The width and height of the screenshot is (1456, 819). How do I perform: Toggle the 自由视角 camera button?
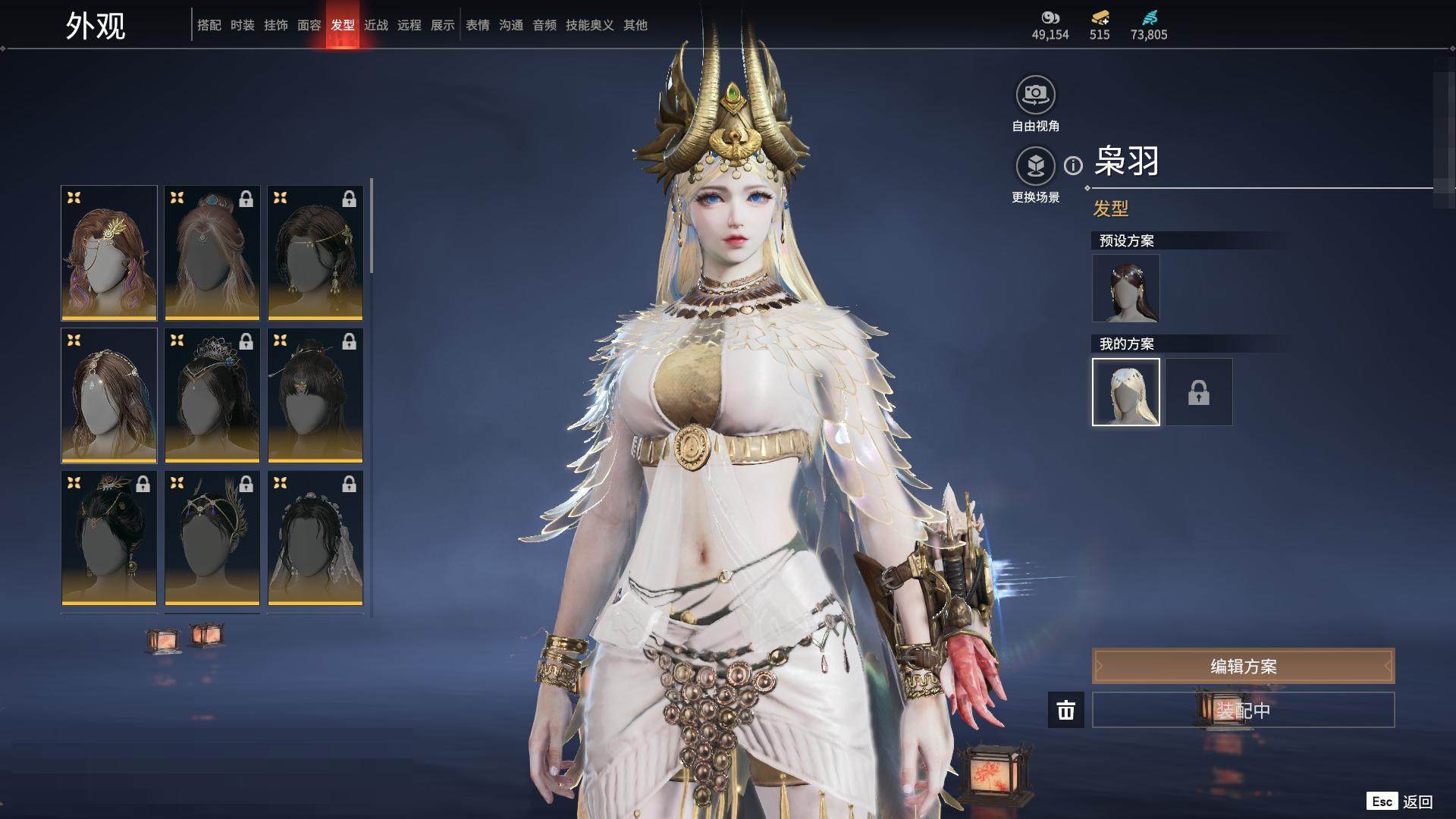(x=1035, y=96)
